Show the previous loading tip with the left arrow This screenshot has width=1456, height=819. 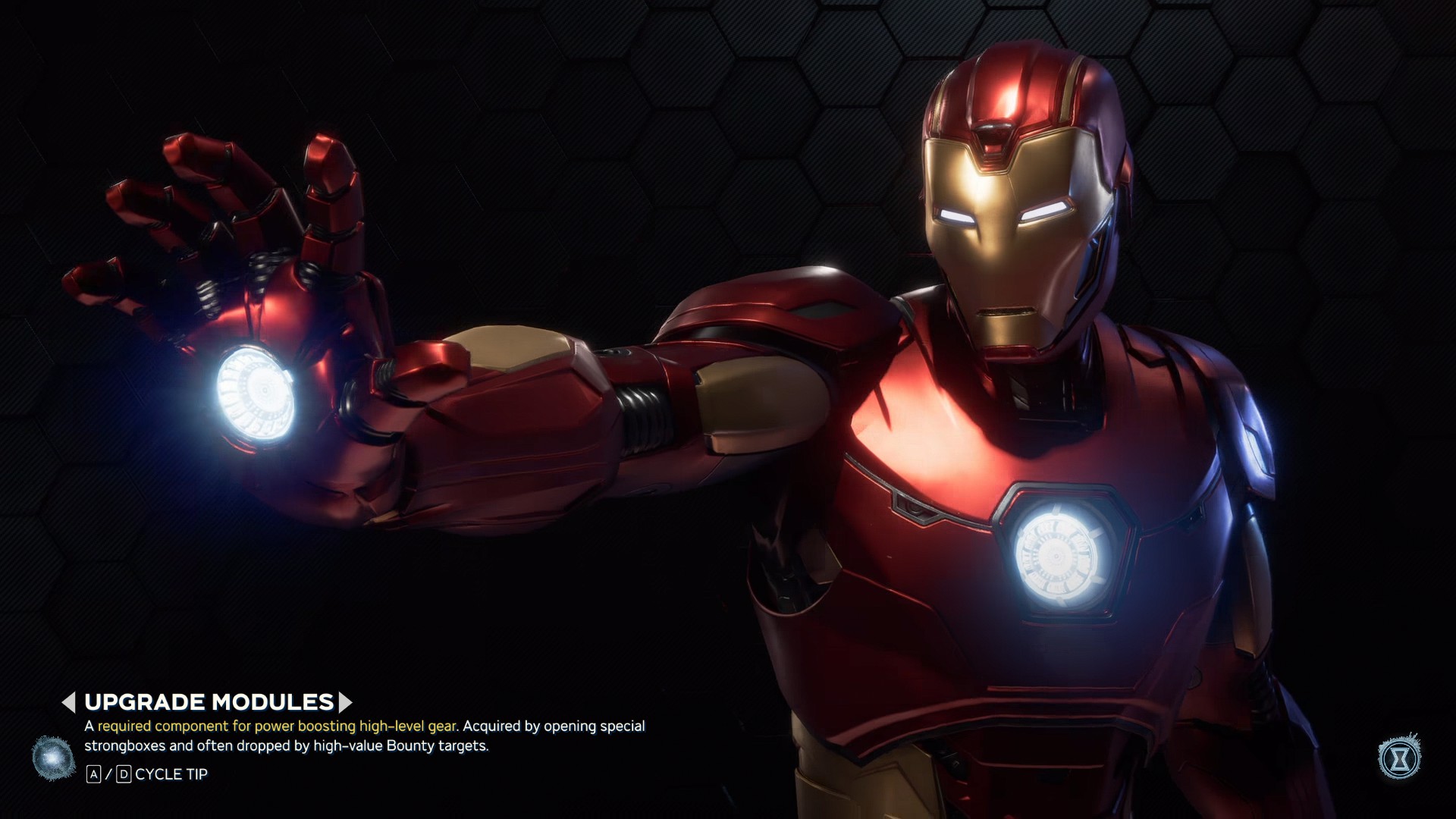(x=69, y=702)
